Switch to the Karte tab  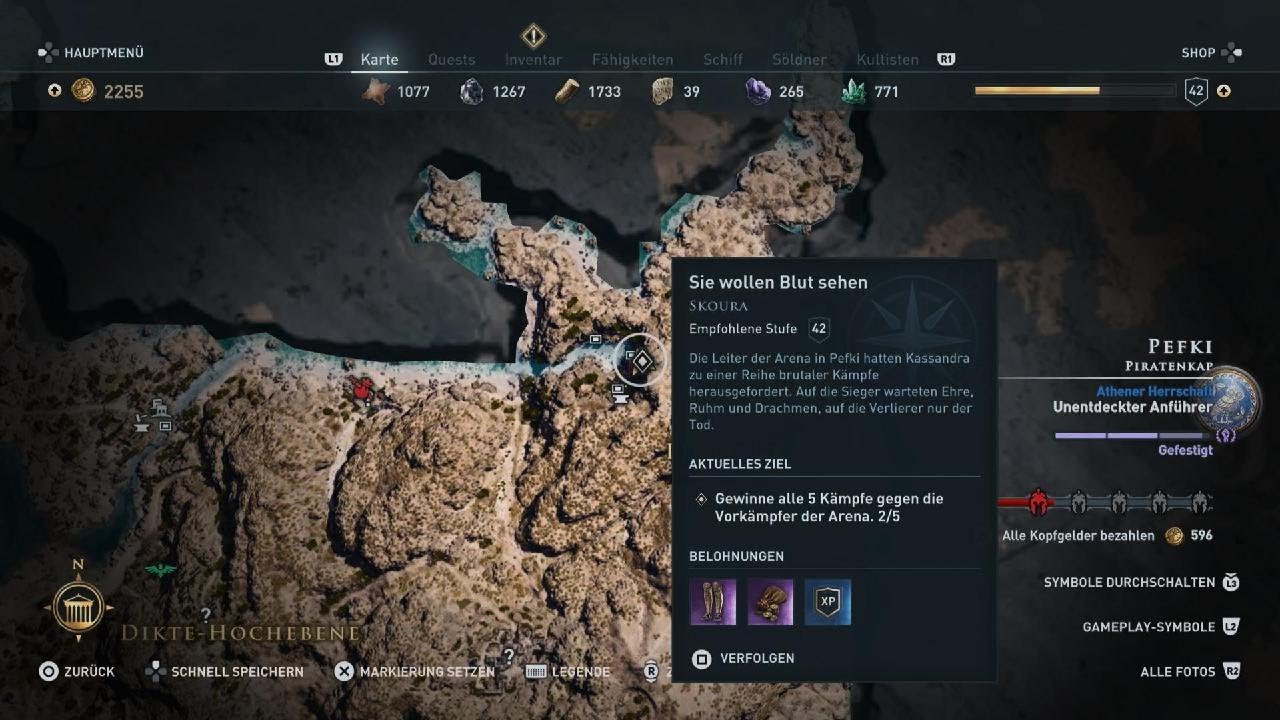pyautogui.click(x=380, y=60)
